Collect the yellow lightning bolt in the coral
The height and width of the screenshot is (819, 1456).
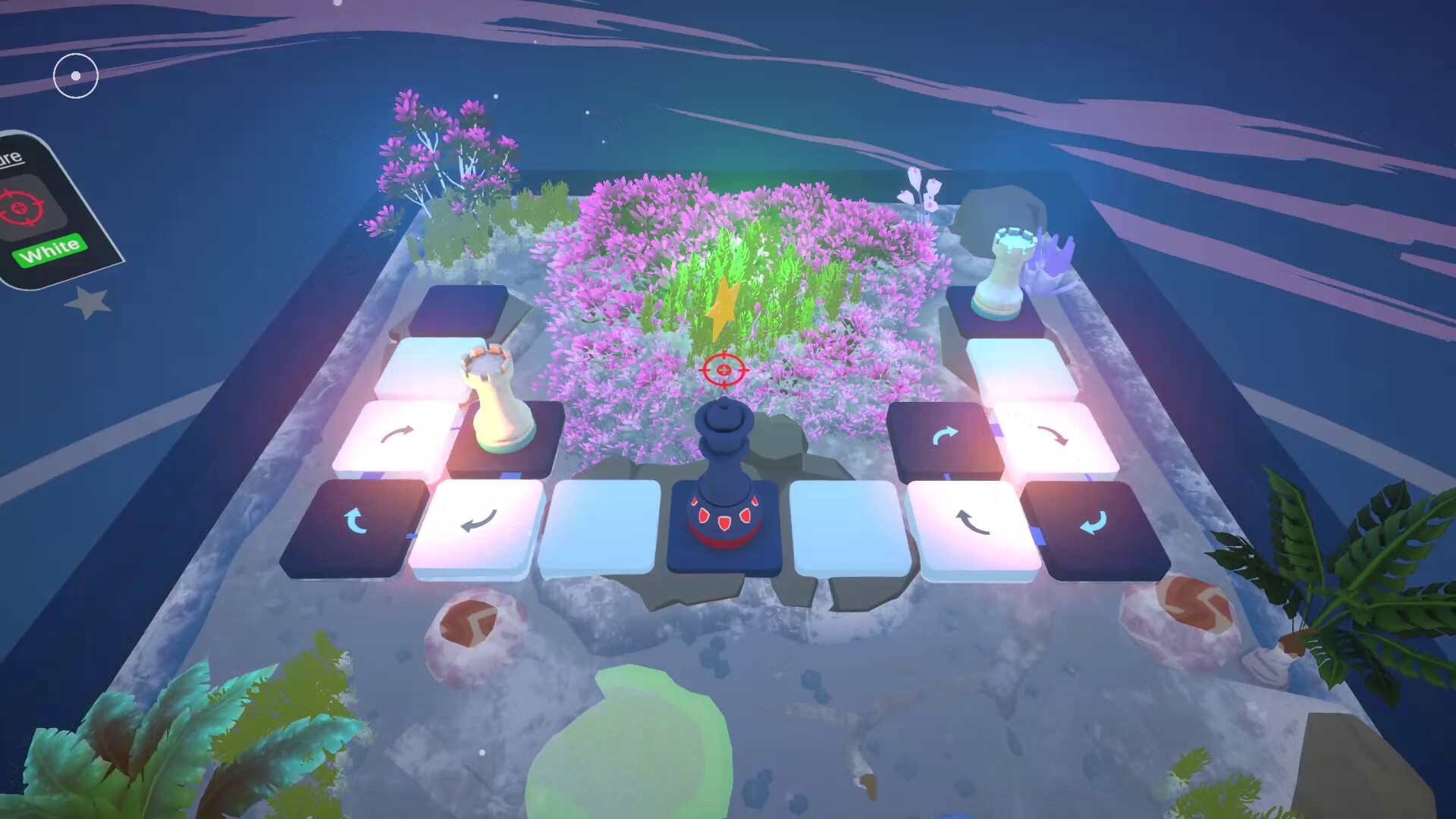coord(719,307)
